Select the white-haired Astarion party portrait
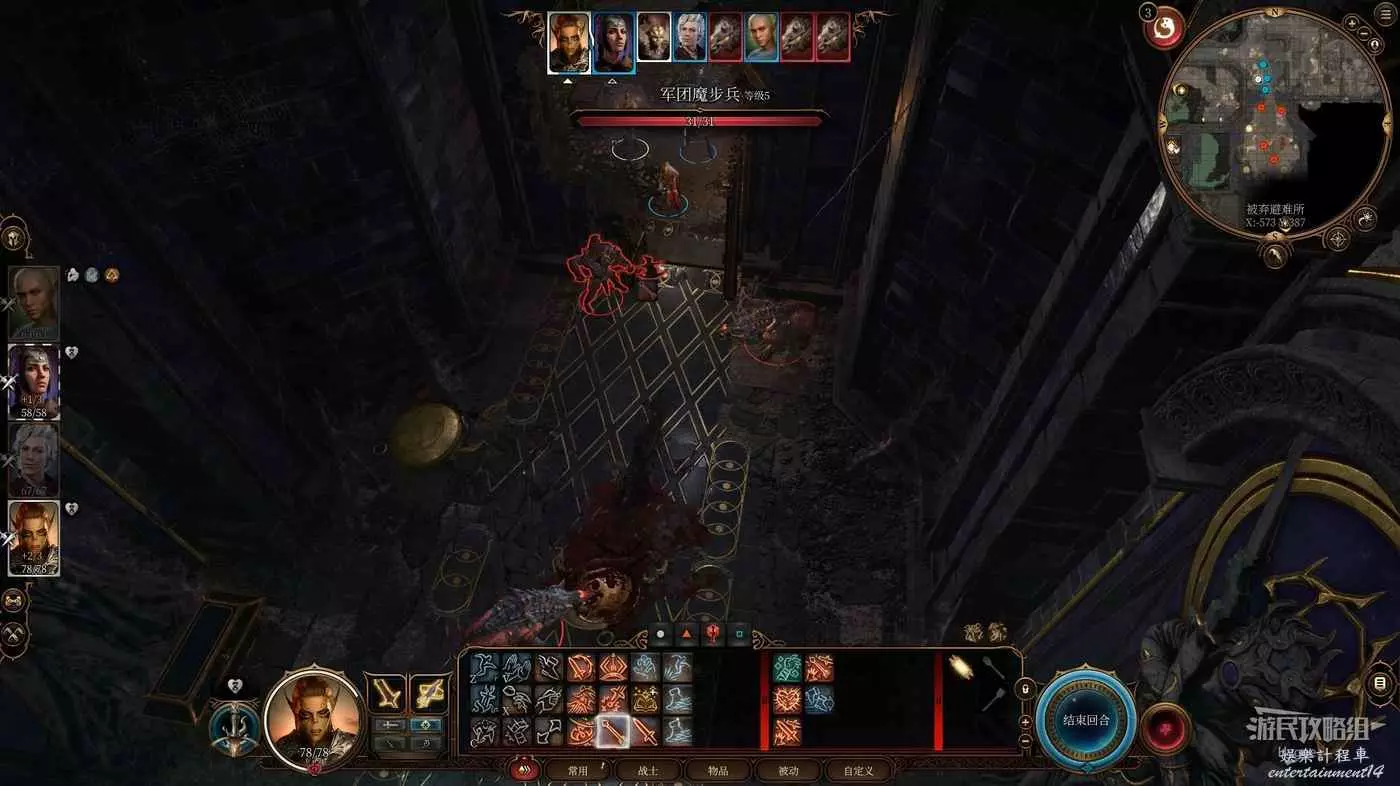The height and width of the screenshot is (786, 1400). coord(34,459)
